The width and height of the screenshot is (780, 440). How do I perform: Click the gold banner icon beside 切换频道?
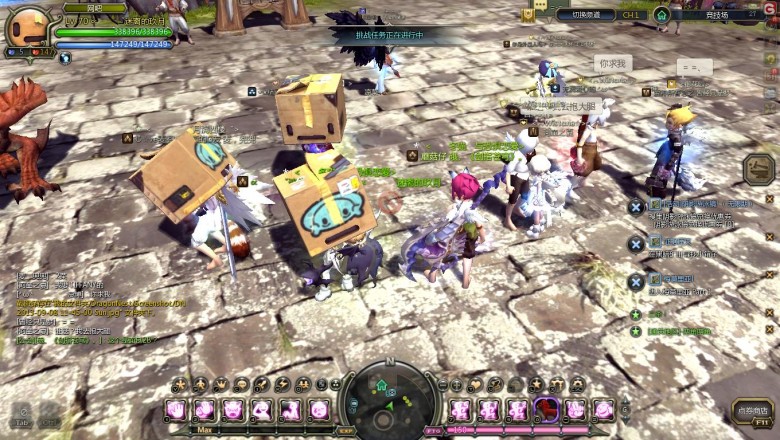[528, 15]
